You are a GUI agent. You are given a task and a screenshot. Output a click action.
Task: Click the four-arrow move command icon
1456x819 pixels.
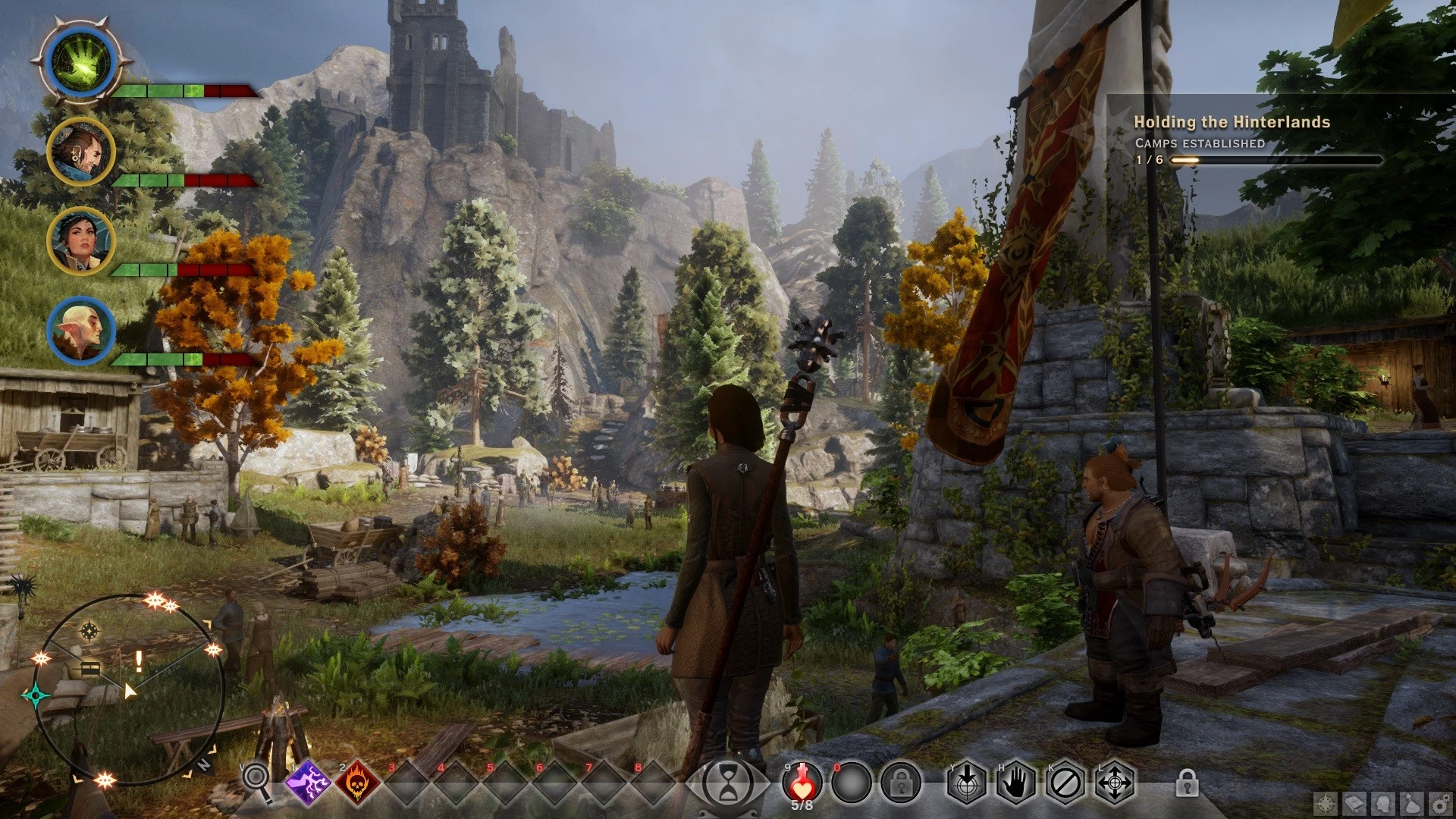(1114, 783)
